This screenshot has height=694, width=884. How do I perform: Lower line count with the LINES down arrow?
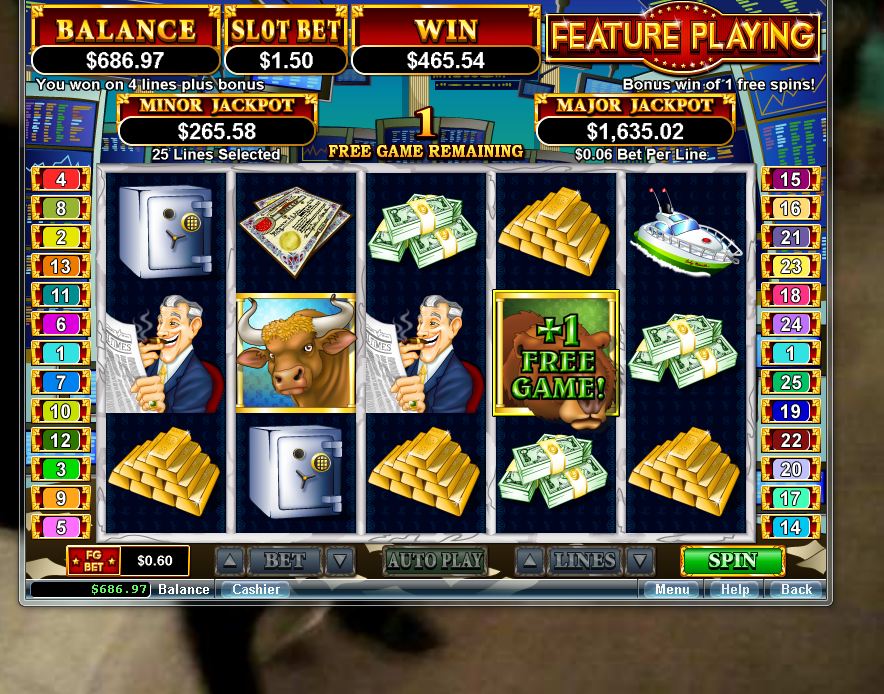pos(640,561)
